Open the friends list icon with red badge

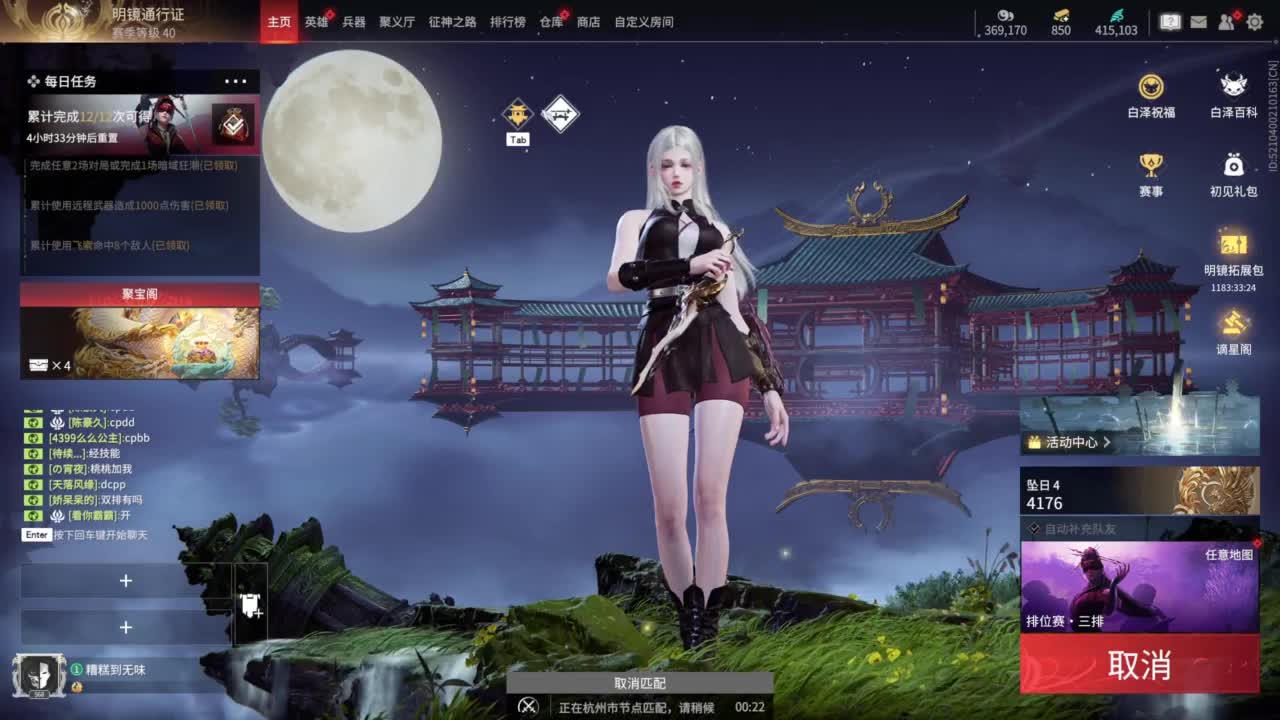[1226, 19]
